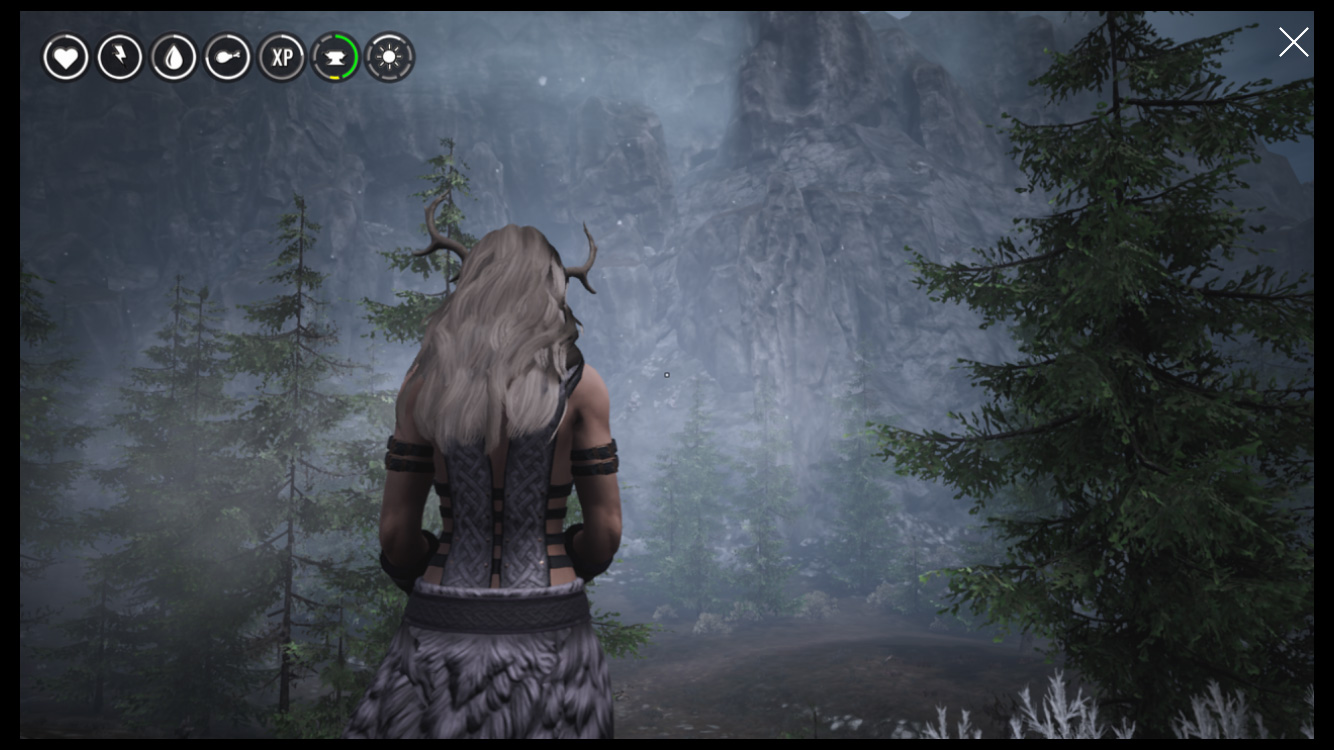Select the lightning bolt stamina icon
1334x750 pixels.
pos(120,58)
